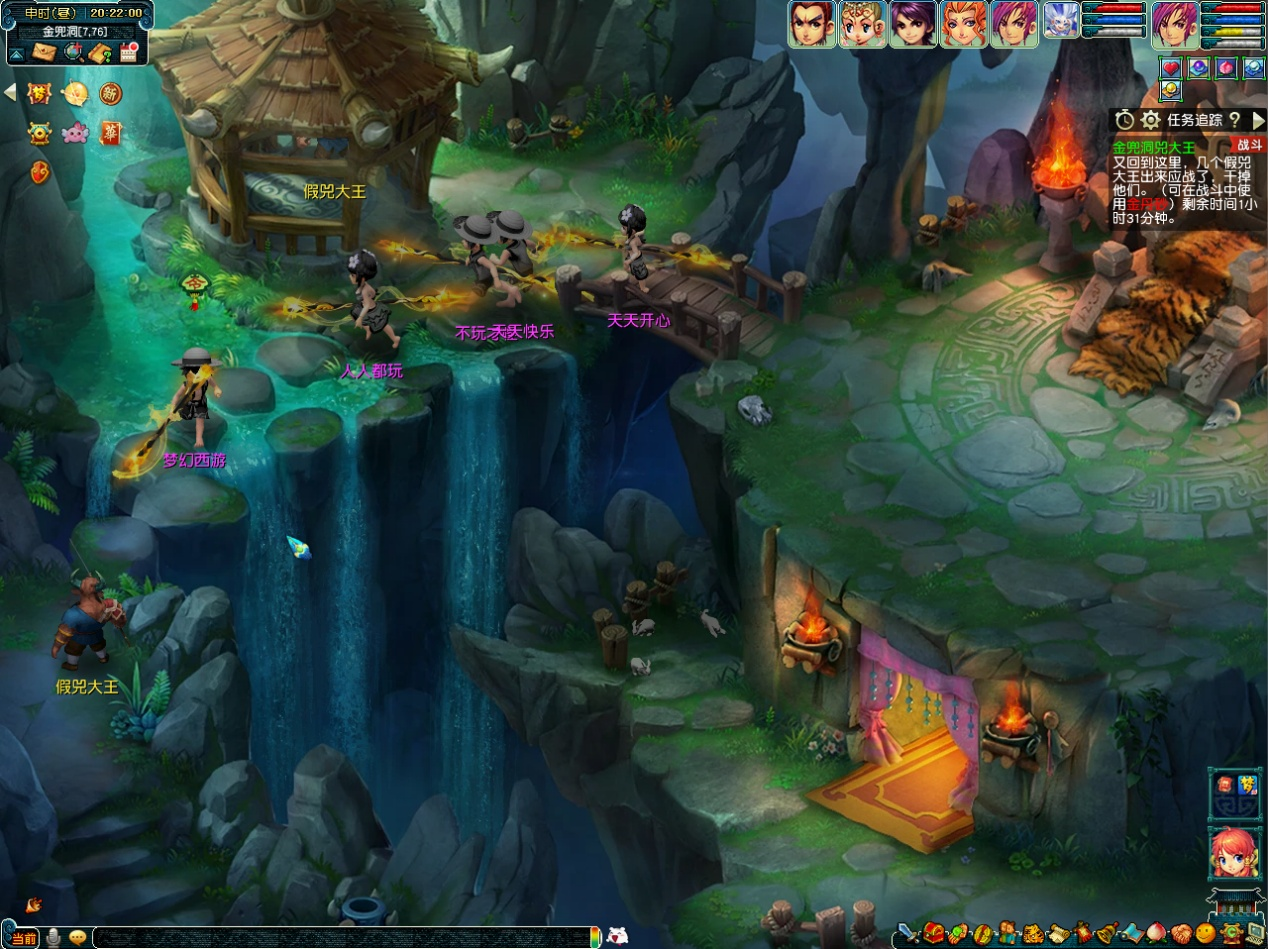
Task: Open the red-haired girl portrait panel
Action: click(1234, 854)
